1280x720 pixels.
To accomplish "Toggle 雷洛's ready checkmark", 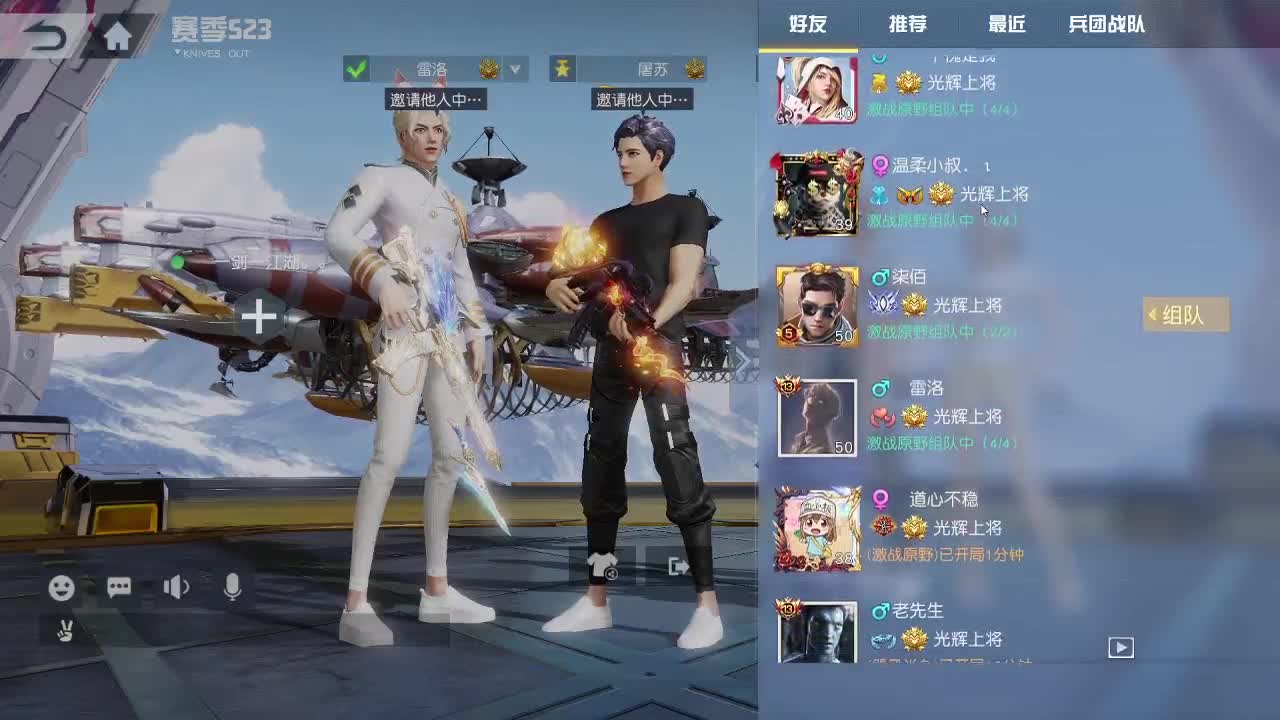I will coord(356,70).
